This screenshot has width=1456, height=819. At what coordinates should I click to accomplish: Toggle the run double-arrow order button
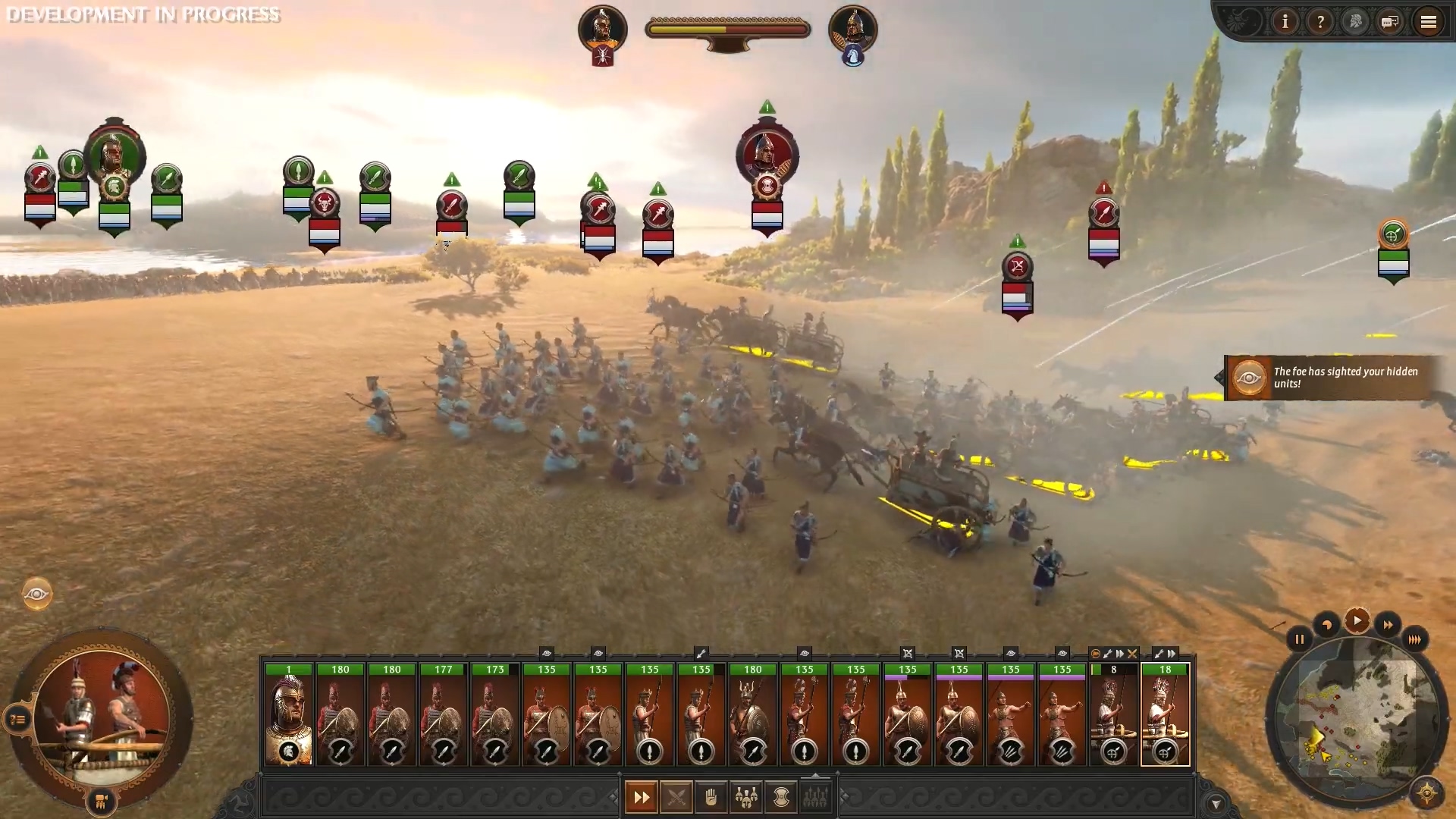click(642, 797)
